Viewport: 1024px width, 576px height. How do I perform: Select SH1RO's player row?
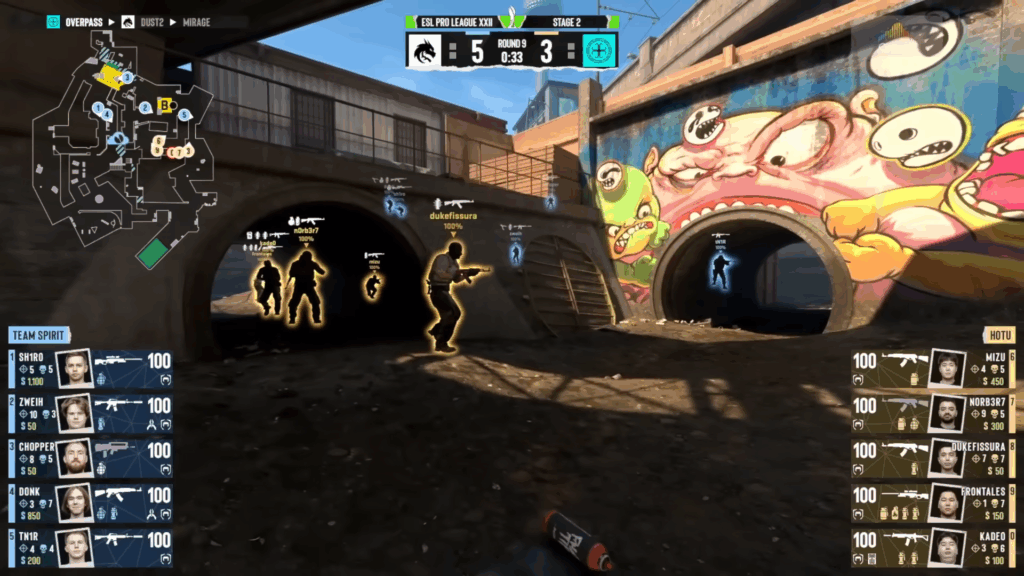[90, 368]
